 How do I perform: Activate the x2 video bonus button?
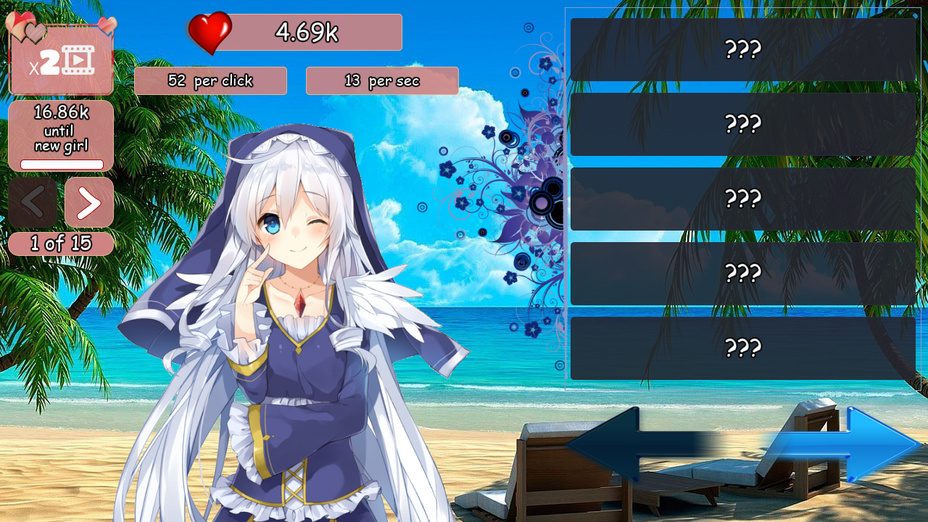pos(61,61)
